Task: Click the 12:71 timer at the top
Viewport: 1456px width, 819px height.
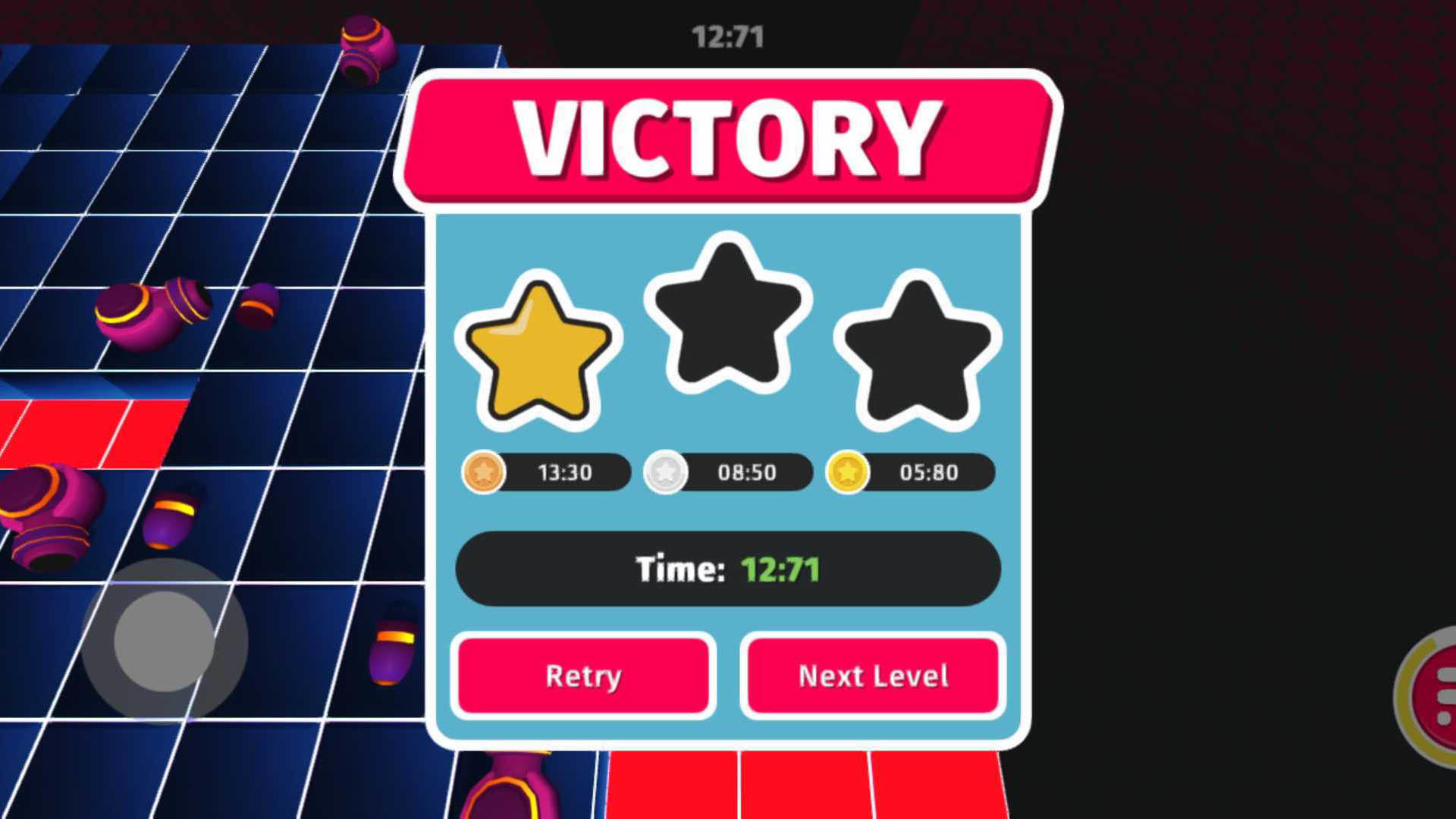Action: (x=726, y=33)
